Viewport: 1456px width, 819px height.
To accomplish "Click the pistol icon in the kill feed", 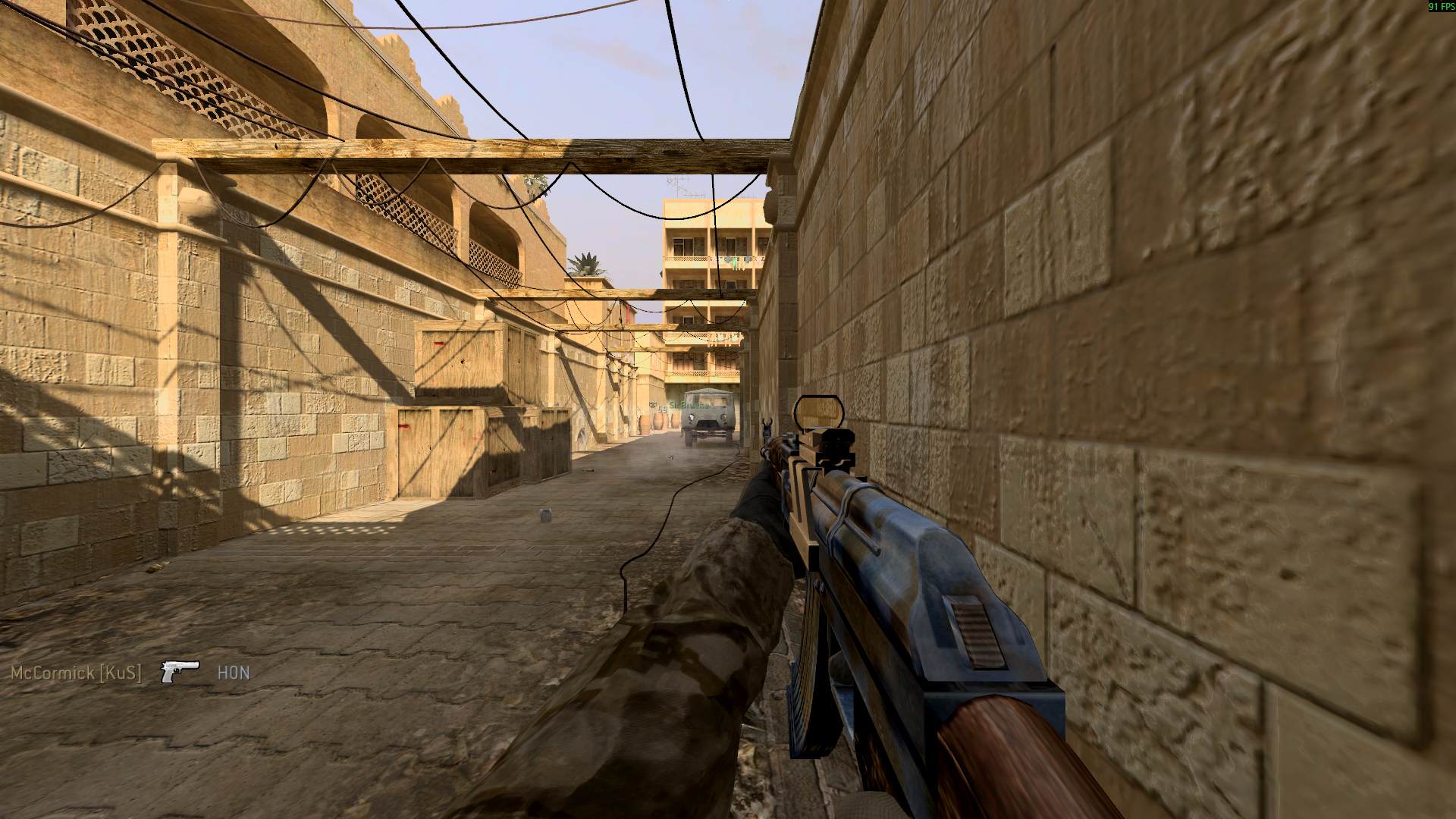I will 180,671.
